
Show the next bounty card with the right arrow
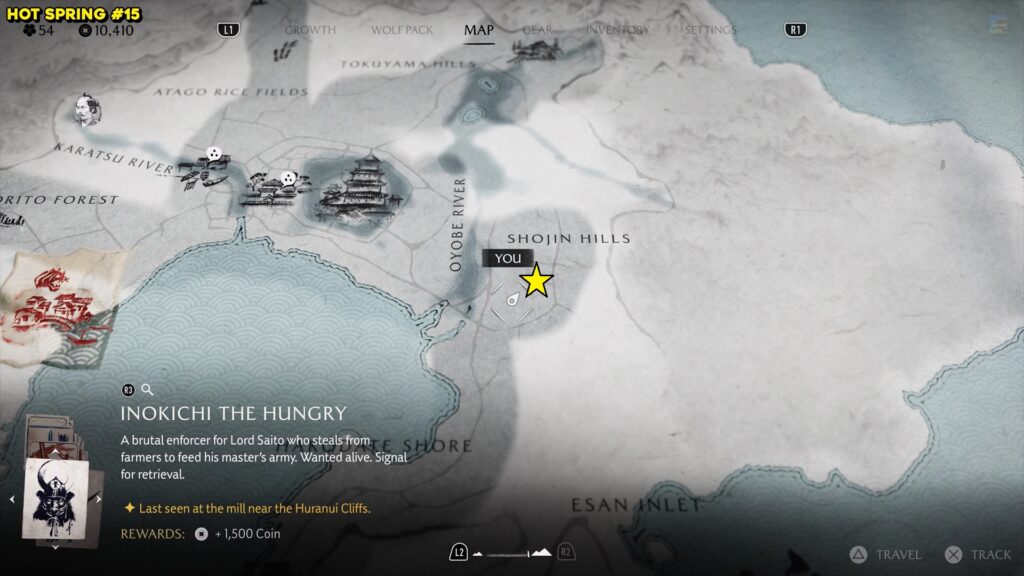(x=99, y=498)
